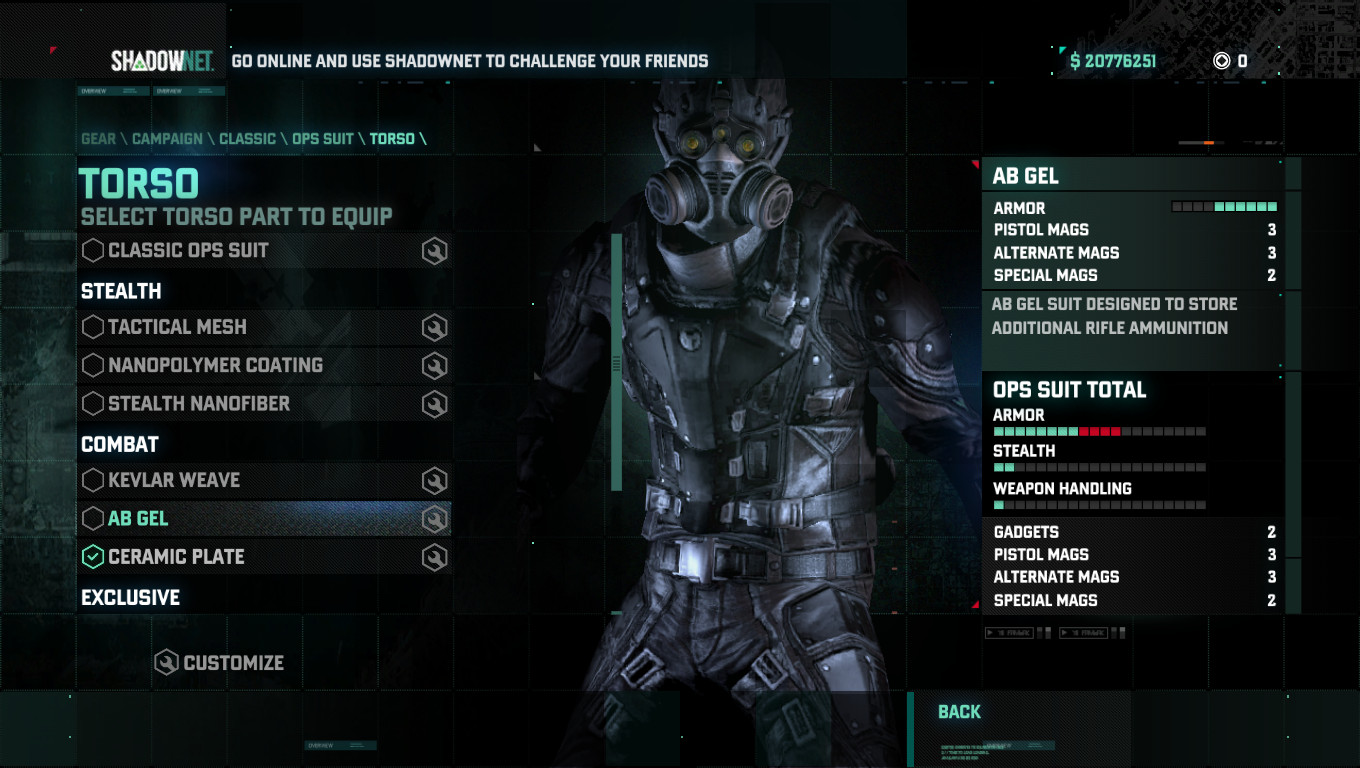The height and width of the screenshot is (768, 1360).
Task: Select the hexagon marker next to Kevlar Weave
Action: tap(91, 481)
